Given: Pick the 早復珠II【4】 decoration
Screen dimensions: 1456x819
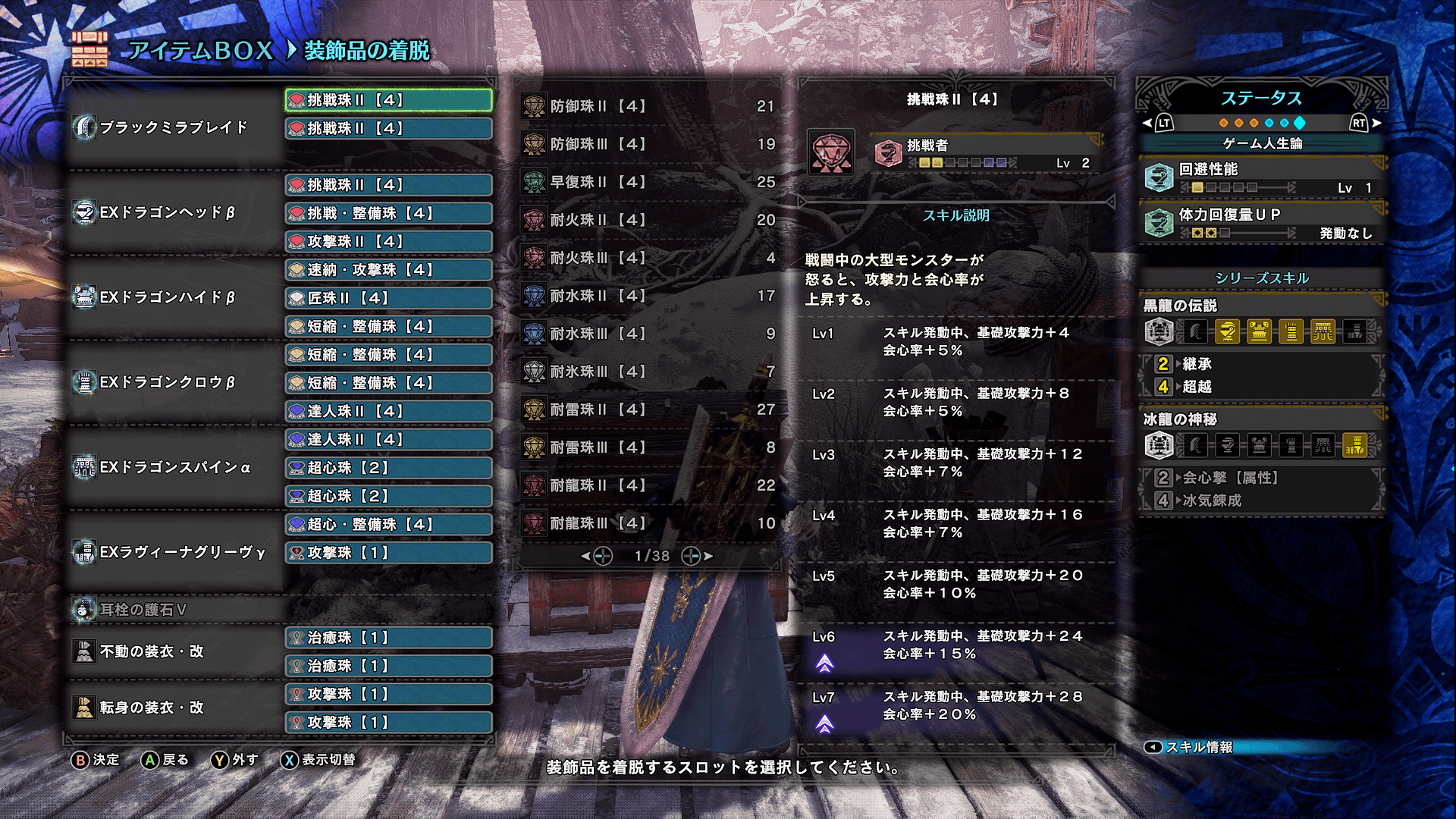Looking at the screenshot, I should point(648,182).
